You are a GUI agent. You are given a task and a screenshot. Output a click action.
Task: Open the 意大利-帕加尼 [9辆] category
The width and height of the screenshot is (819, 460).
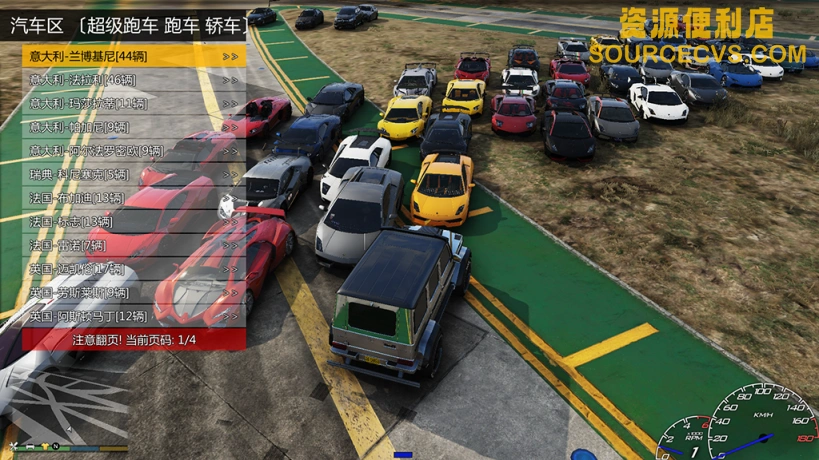(133, 127)
